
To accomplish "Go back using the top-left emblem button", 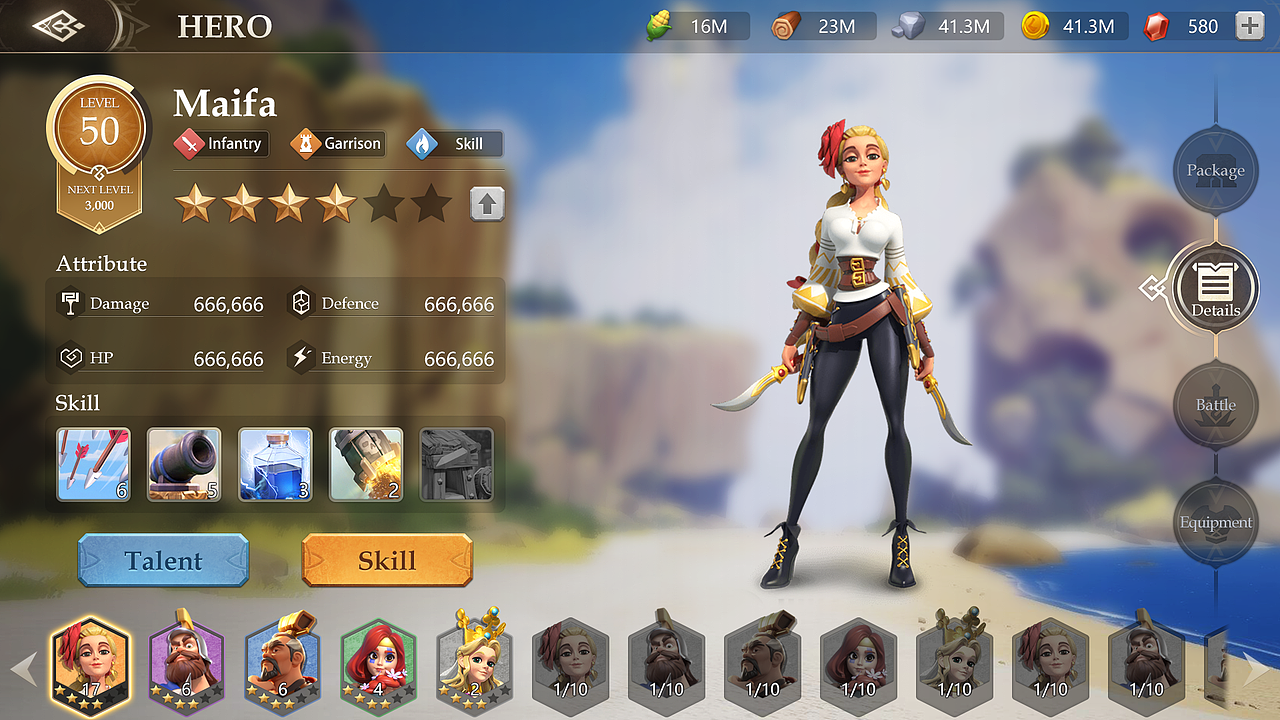I will 58,26.
